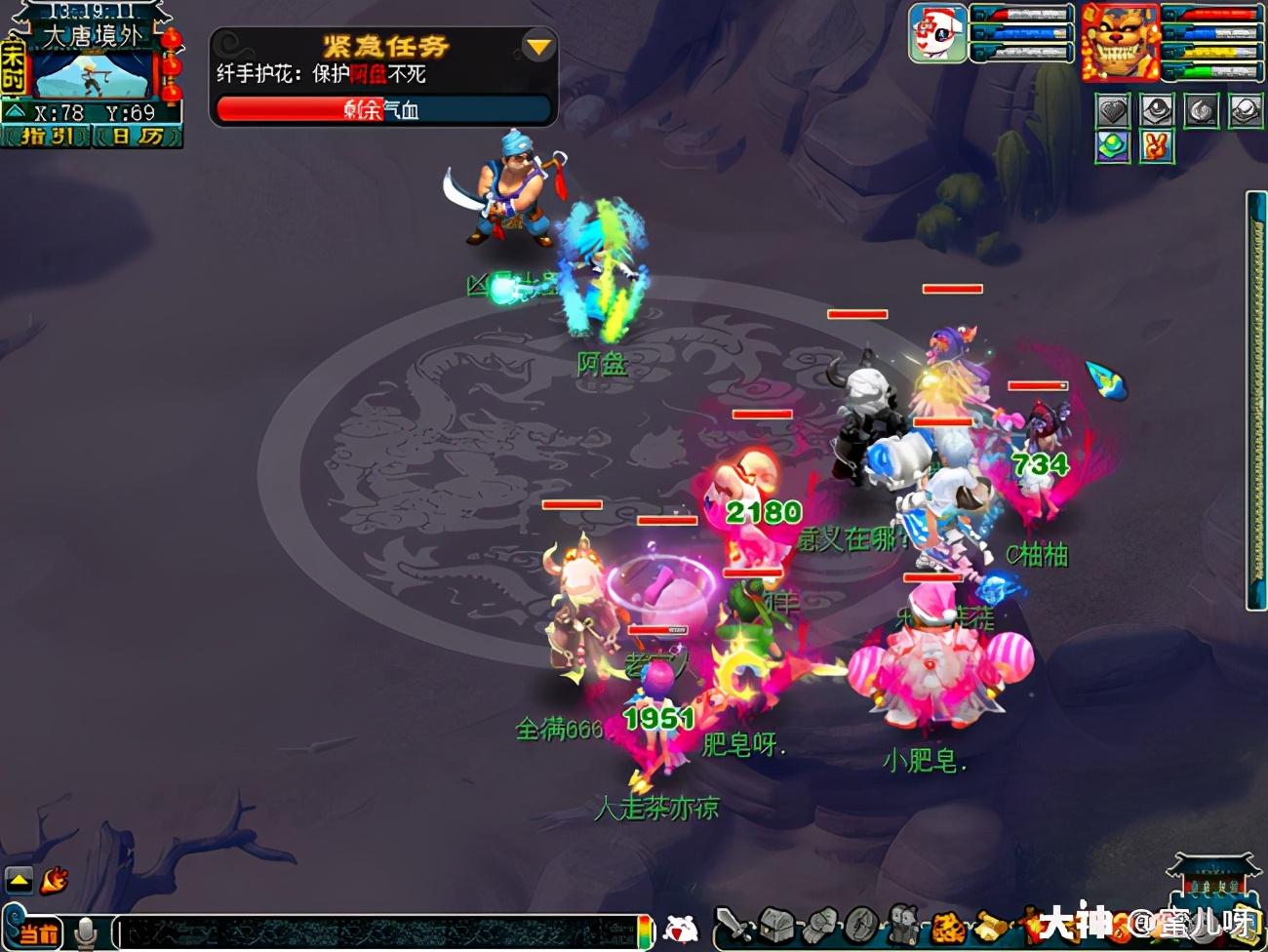Click the 大唐境外 minimap thumbnail
The width and height of the screenshot is (1268, 952).
pos(93,75)
